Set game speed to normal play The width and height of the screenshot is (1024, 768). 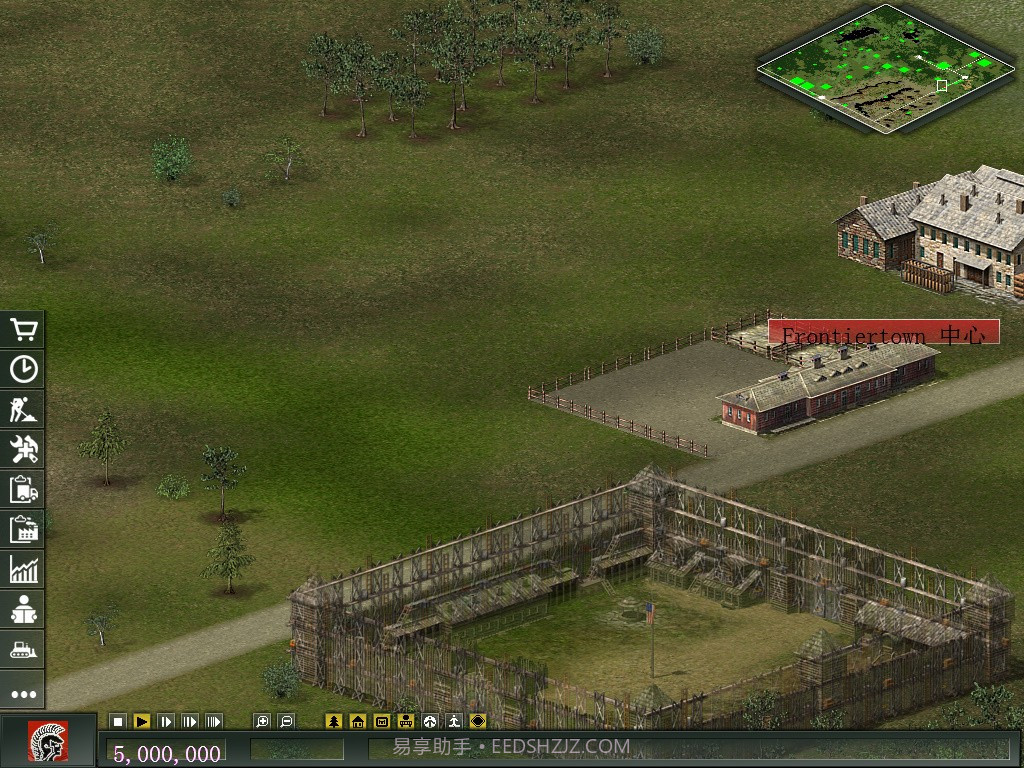tap(142, 721)
